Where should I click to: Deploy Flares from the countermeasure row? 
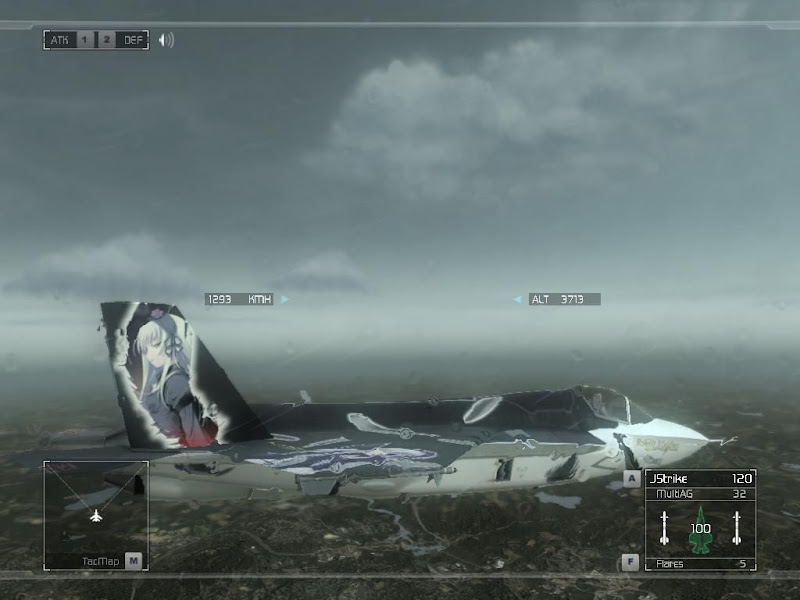click(x=700, y=564)
